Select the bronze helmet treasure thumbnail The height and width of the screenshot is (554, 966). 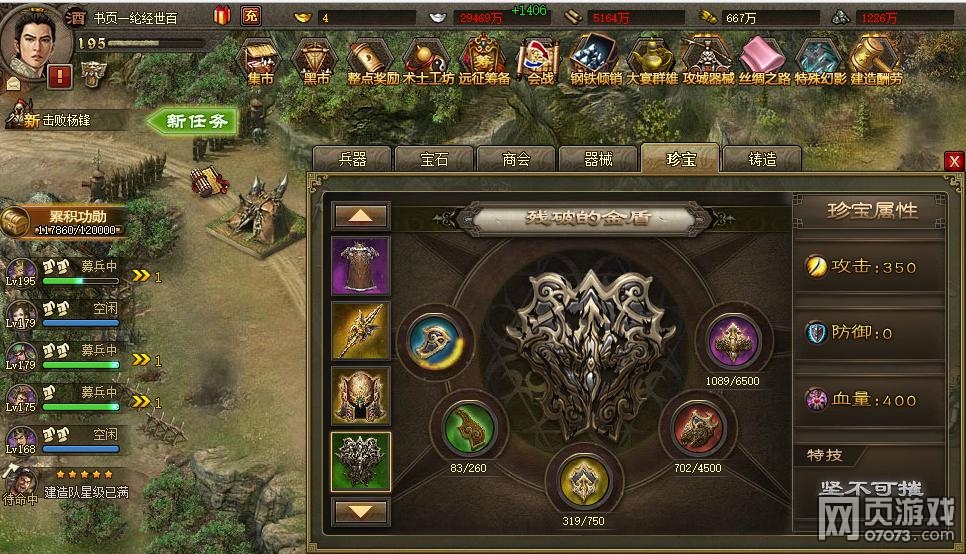tap(360, 395)
